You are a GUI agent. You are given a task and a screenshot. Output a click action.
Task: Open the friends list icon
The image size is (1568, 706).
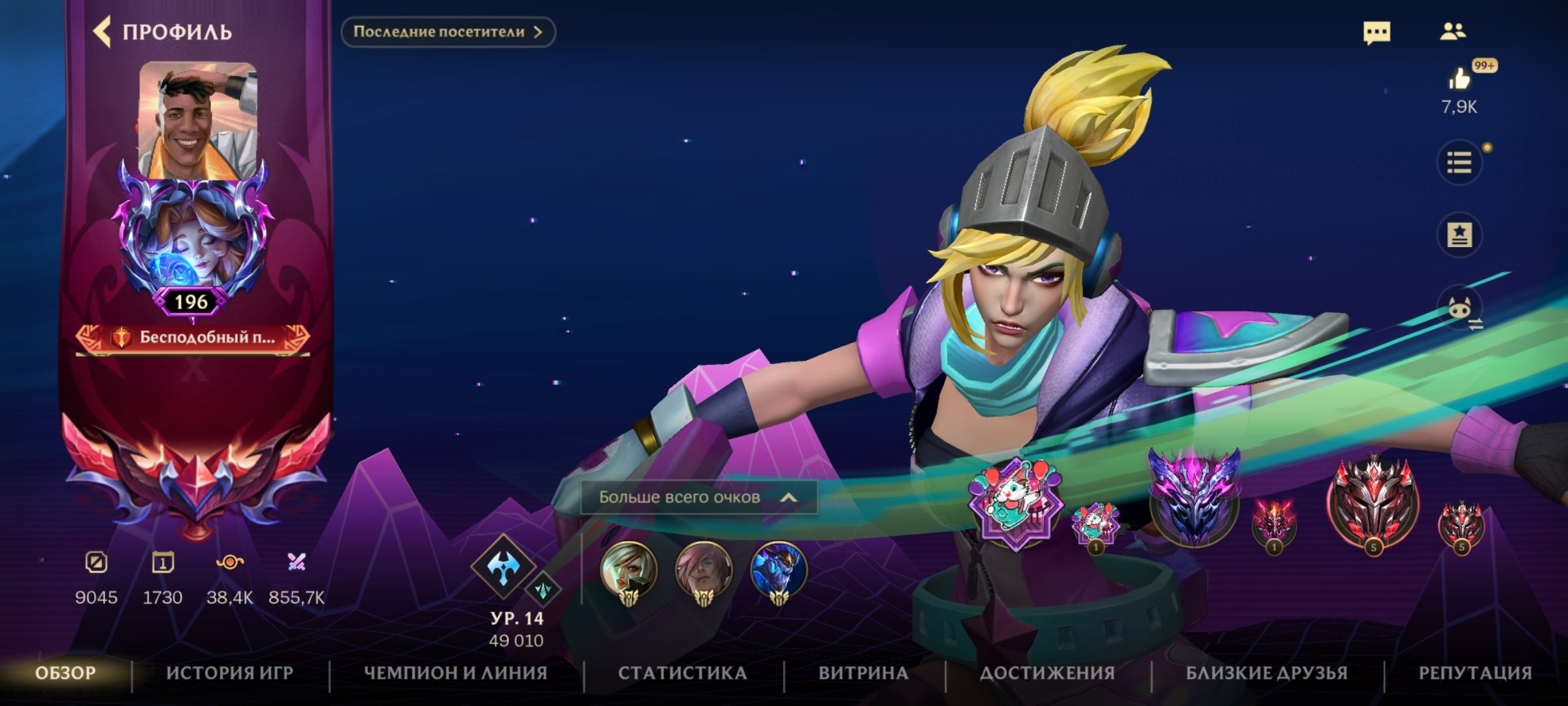1452,31
